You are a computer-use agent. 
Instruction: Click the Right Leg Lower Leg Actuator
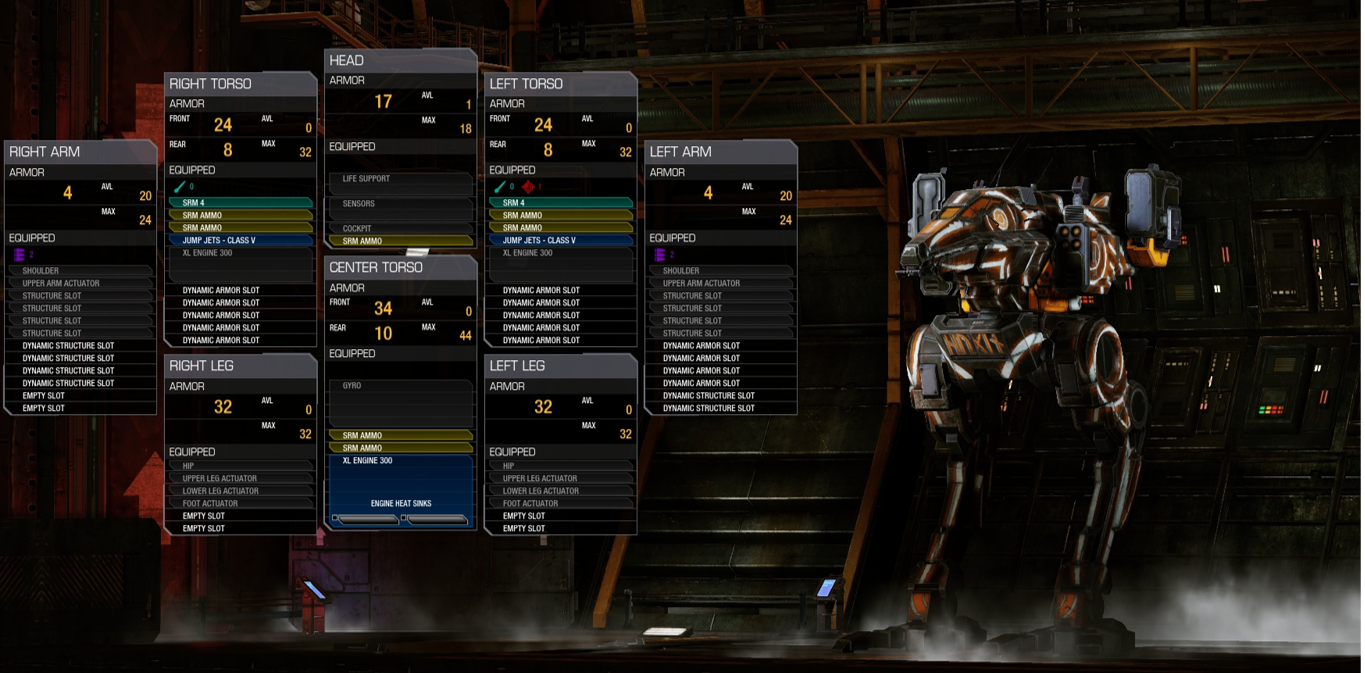240,491
